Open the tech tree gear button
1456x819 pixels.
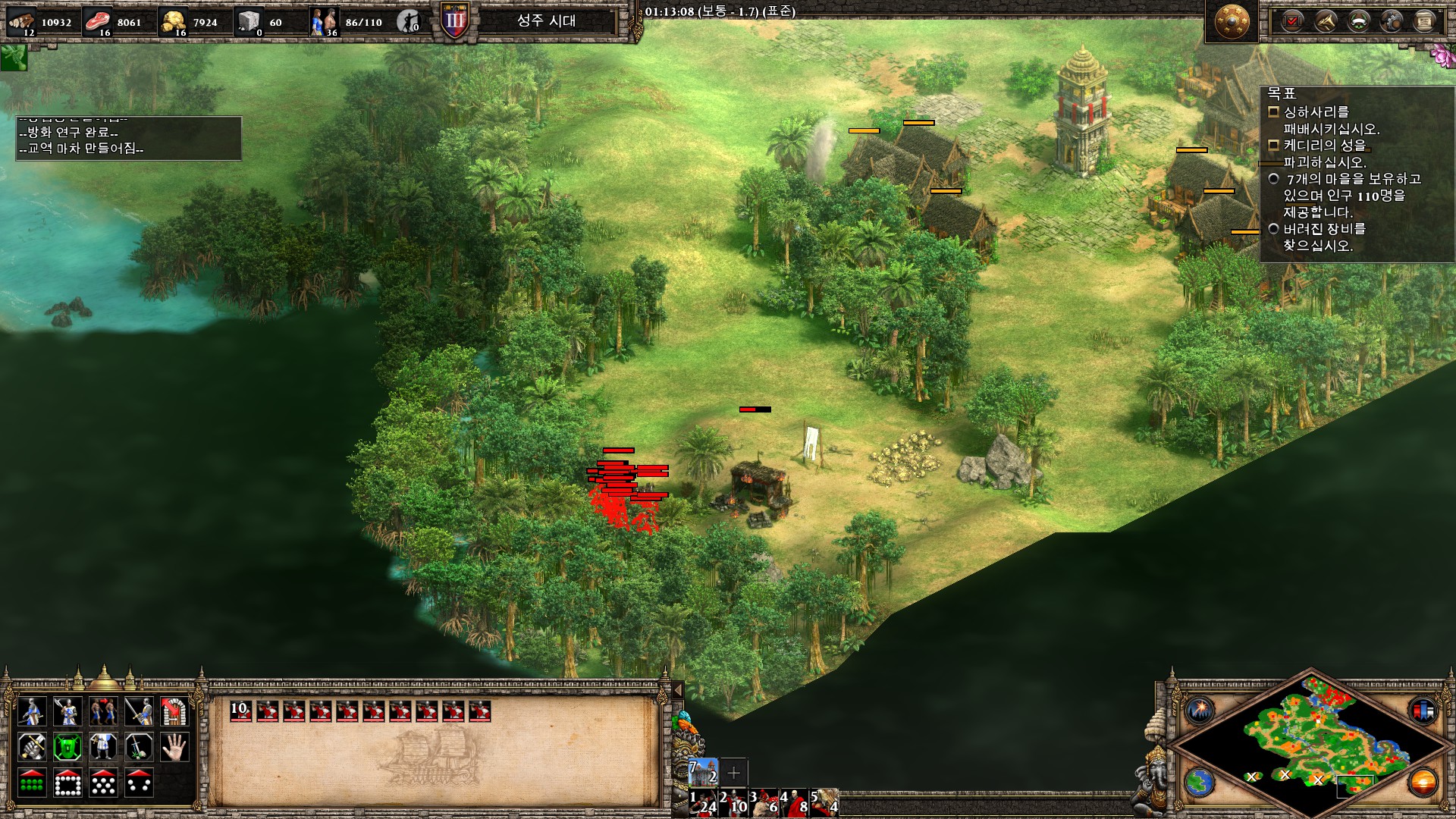[x=1392, y=21]
